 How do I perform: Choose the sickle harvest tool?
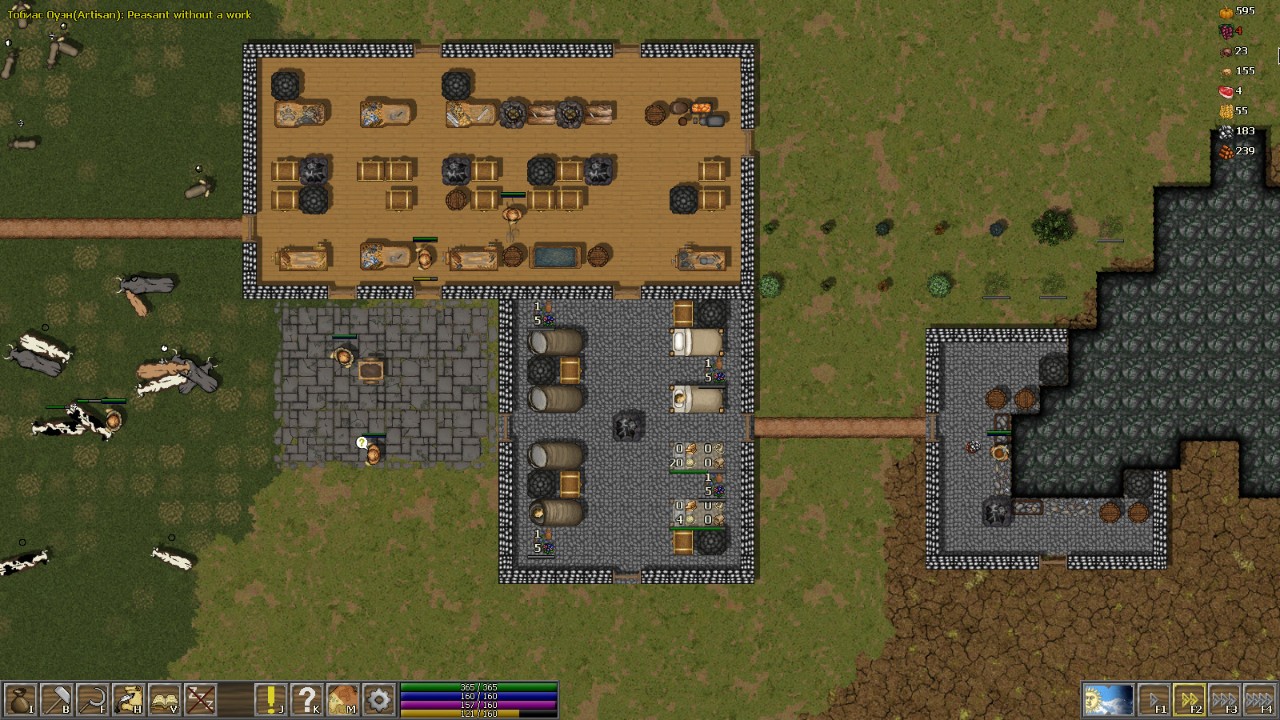(92, 699)
